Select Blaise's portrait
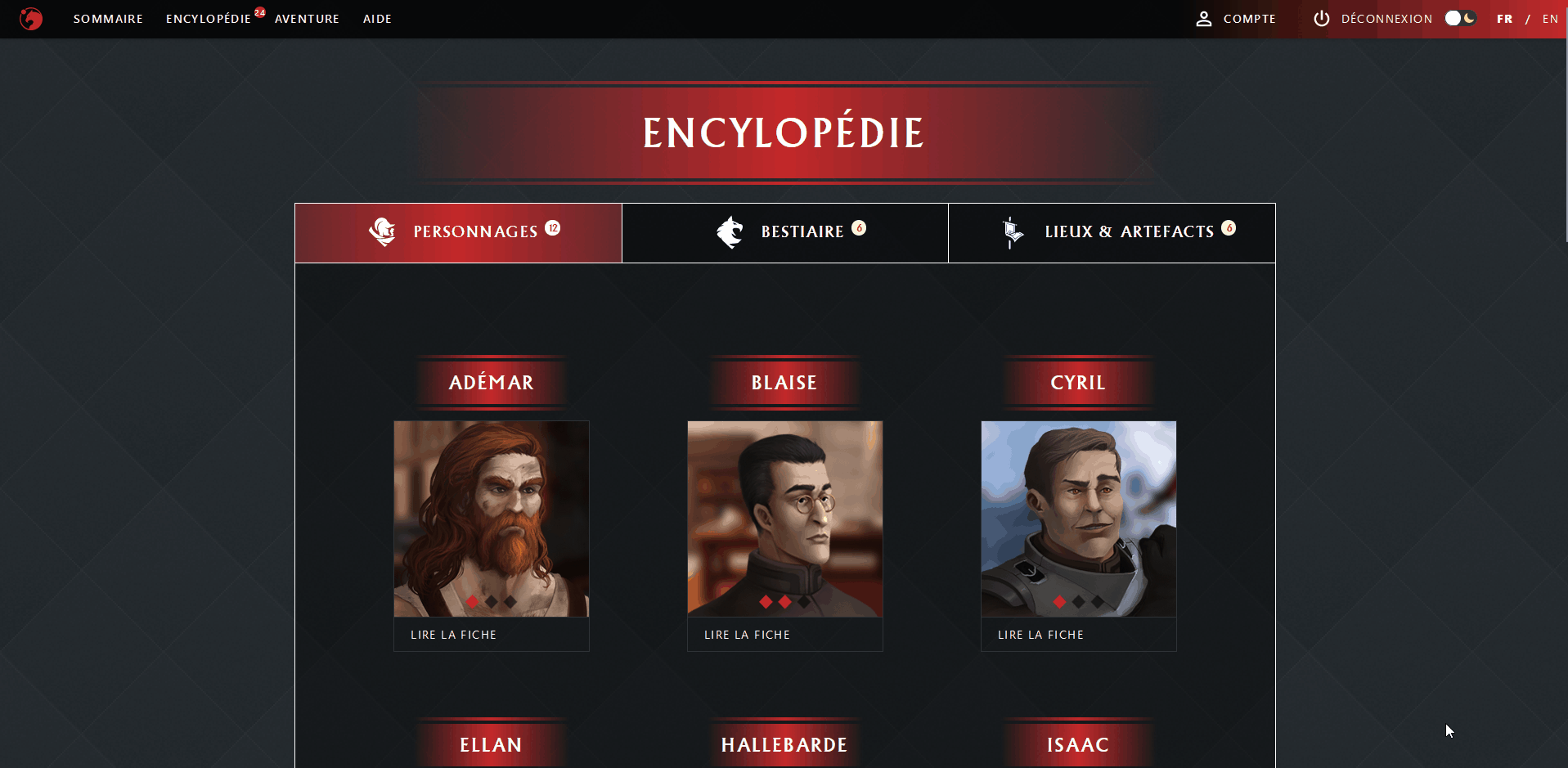The width and height of the screenshot is (1568, 768). [x=785, y=519]
